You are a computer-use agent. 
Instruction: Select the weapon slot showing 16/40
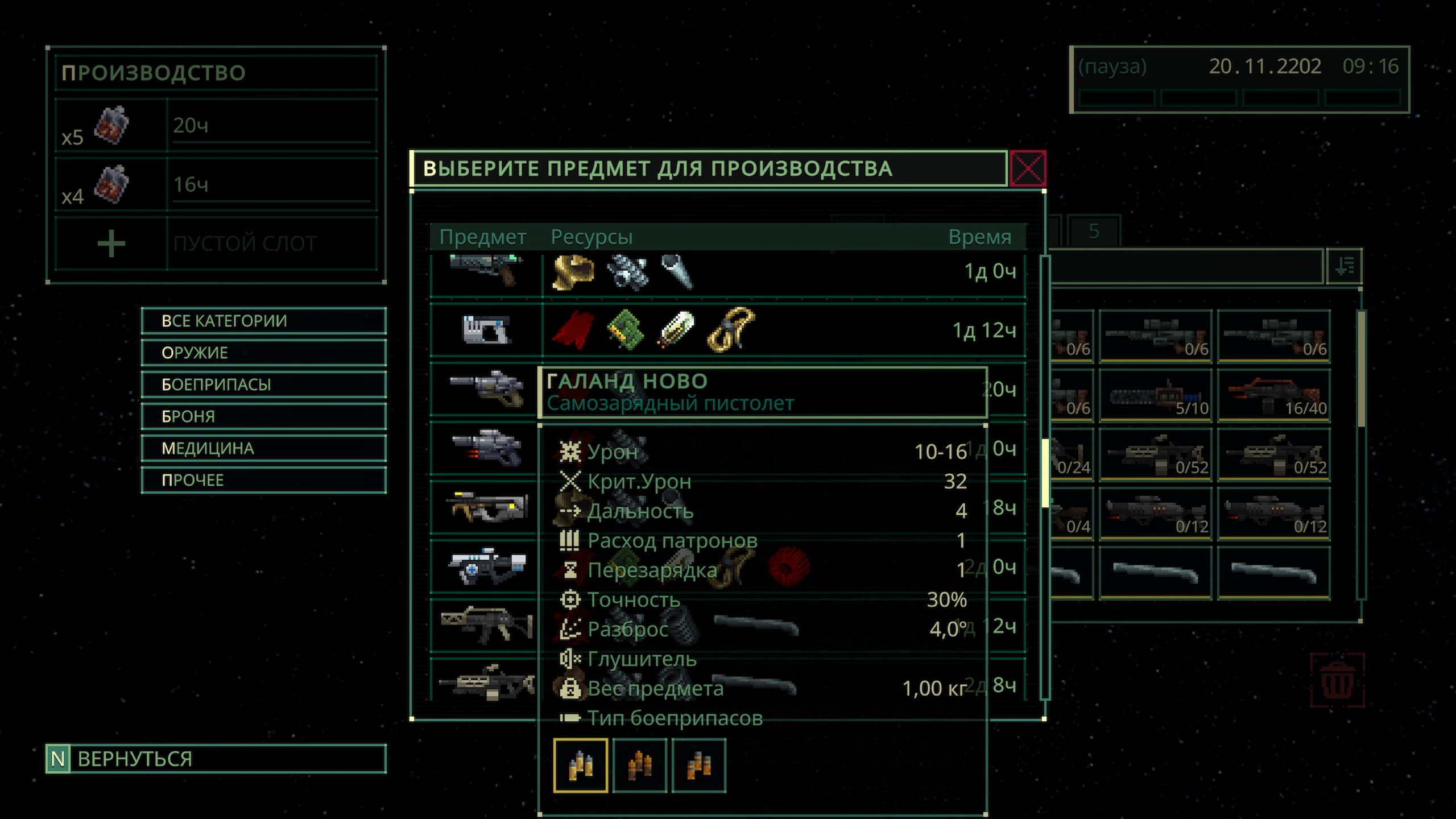[1273, 395]
